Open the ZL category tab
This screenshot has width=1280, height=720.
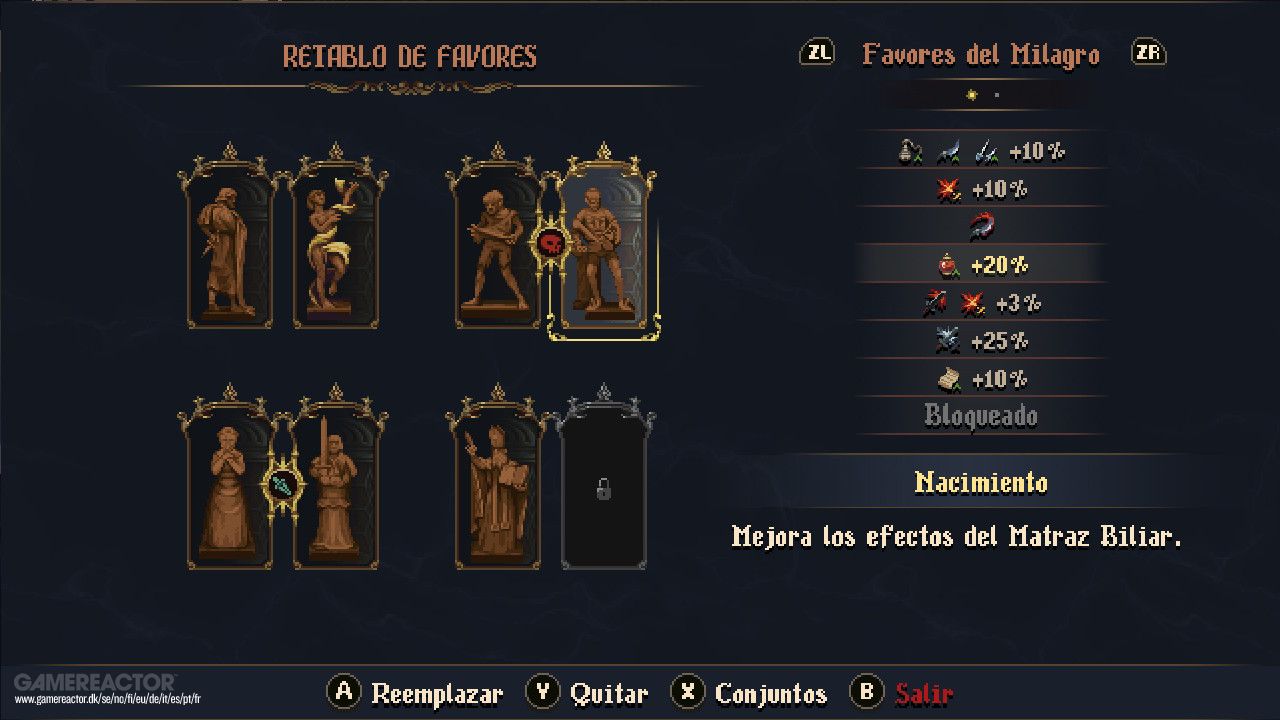pos(818,52)
